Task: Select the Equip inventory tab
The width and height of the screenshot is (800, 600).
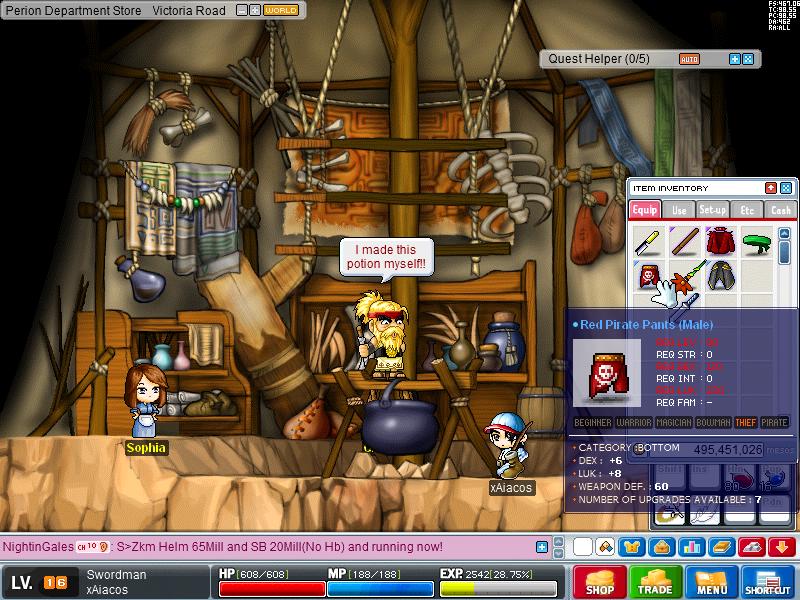Action: pos(645,210)
